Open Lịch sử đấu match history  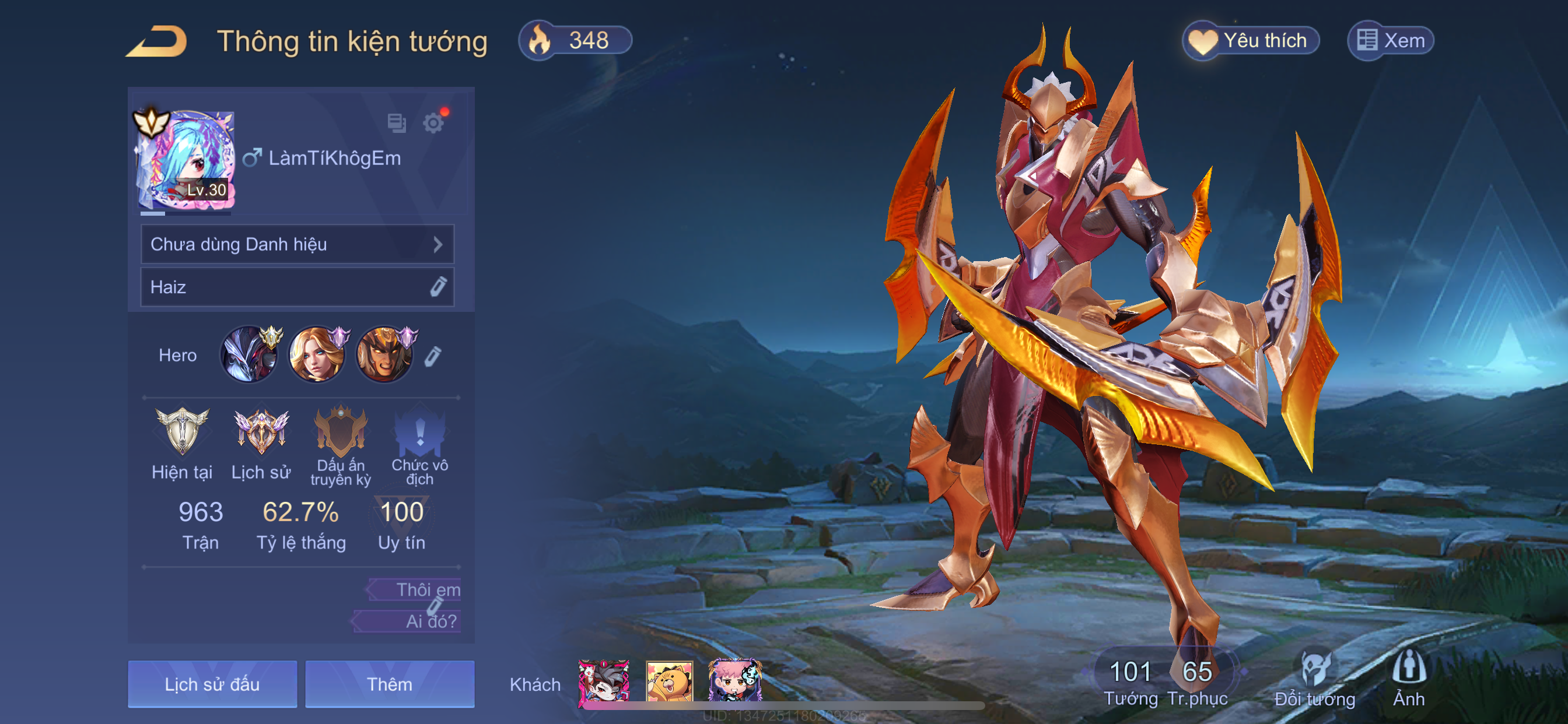point(212,684)
